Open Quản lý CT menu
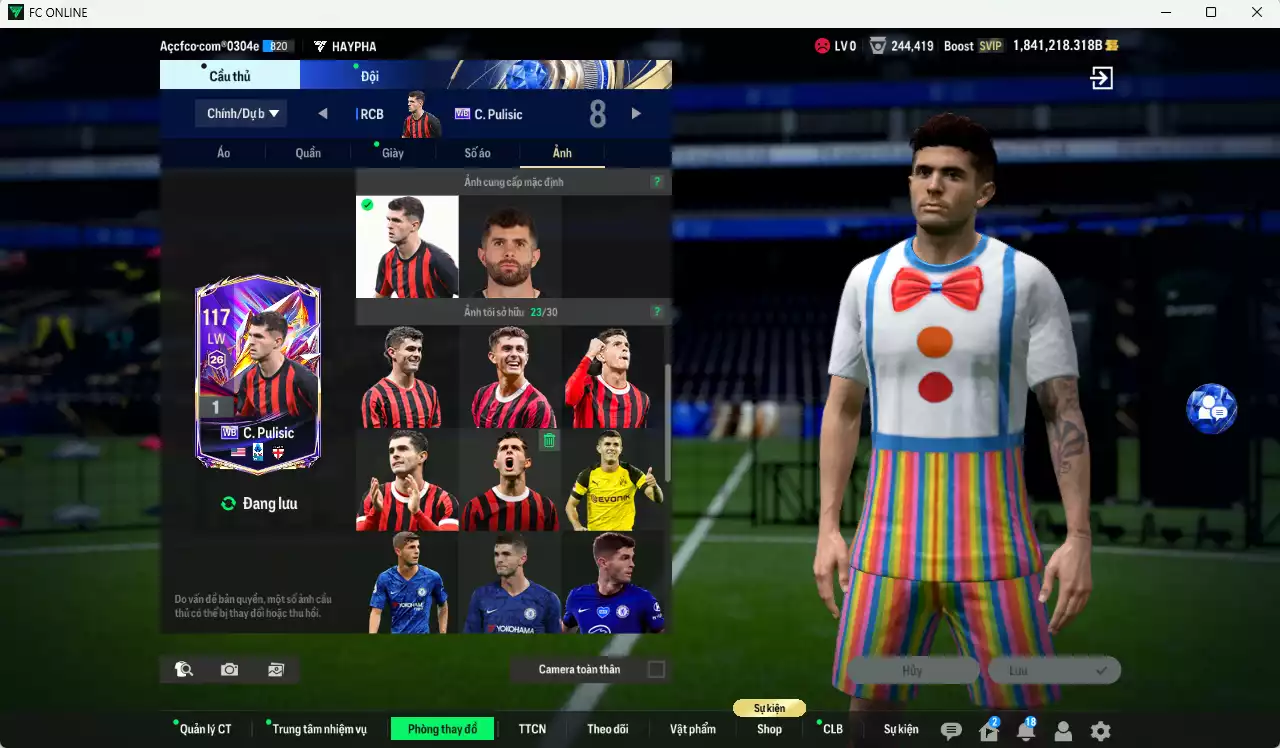The height and width of the screenshot is (748, 1280). (x=204, y=729)
